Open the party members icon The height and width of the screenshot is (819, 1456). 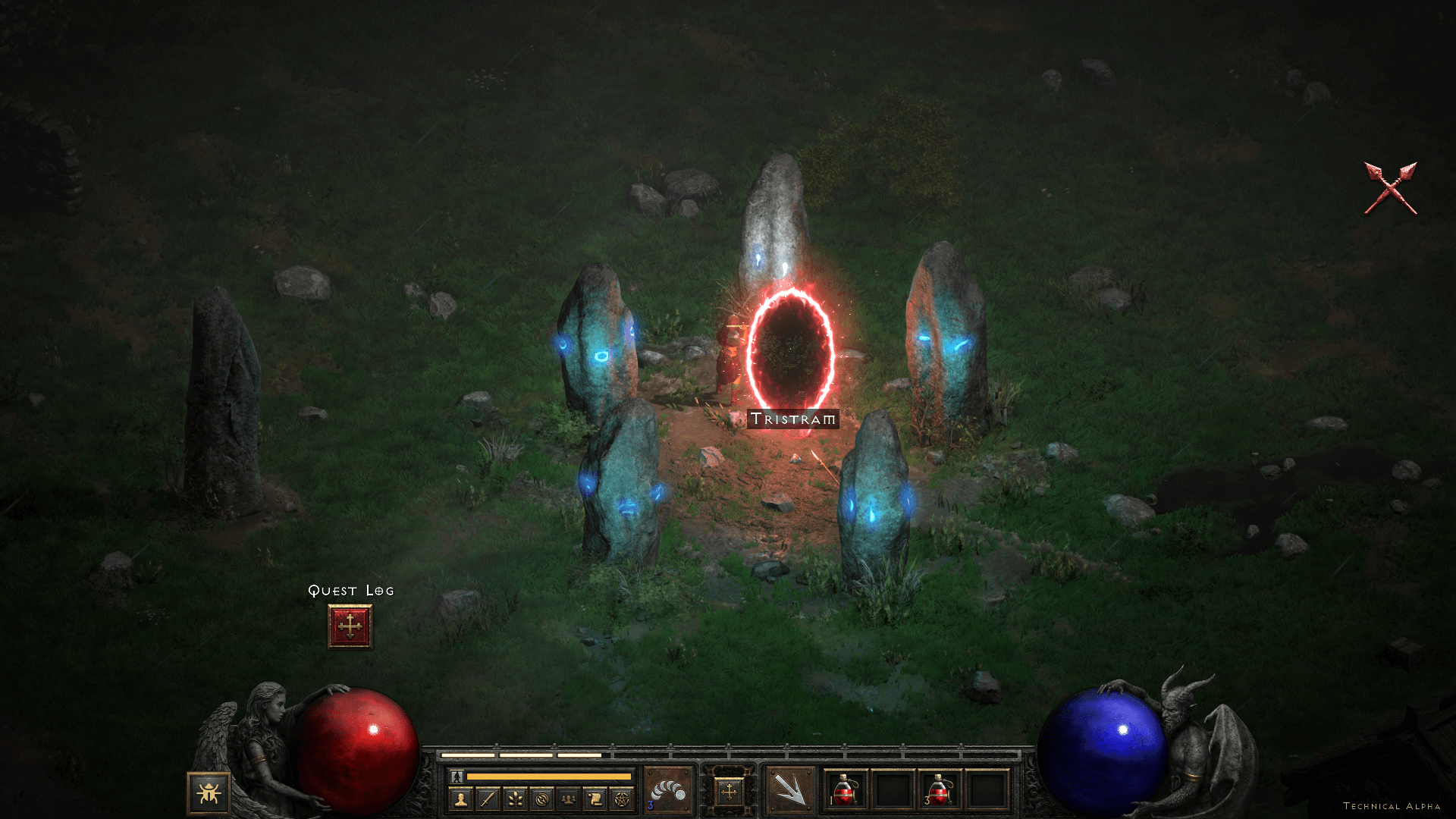pos(568,799)
